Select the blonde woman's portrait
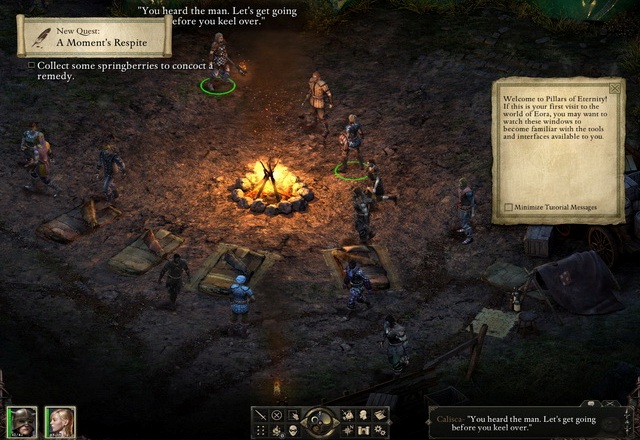The height and width of the screenshot is (440, 640). coord(59,421)
